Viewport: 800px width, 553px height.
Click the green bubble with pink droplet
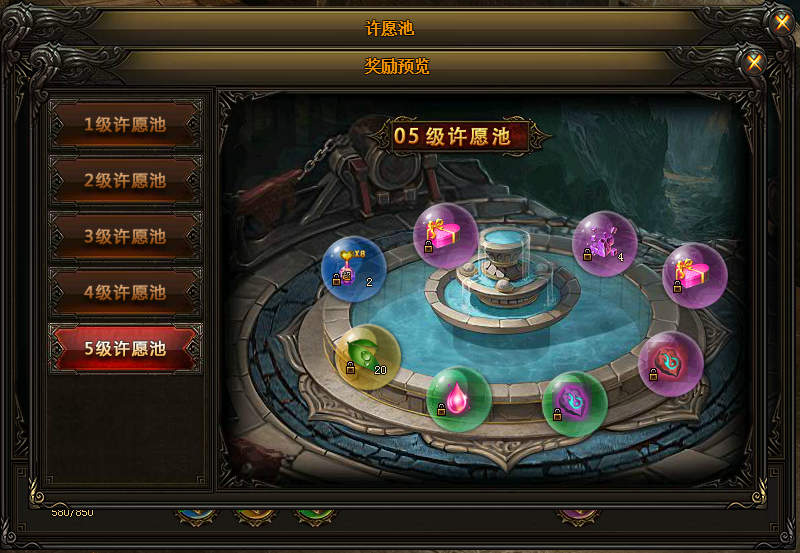coord(458,398)
